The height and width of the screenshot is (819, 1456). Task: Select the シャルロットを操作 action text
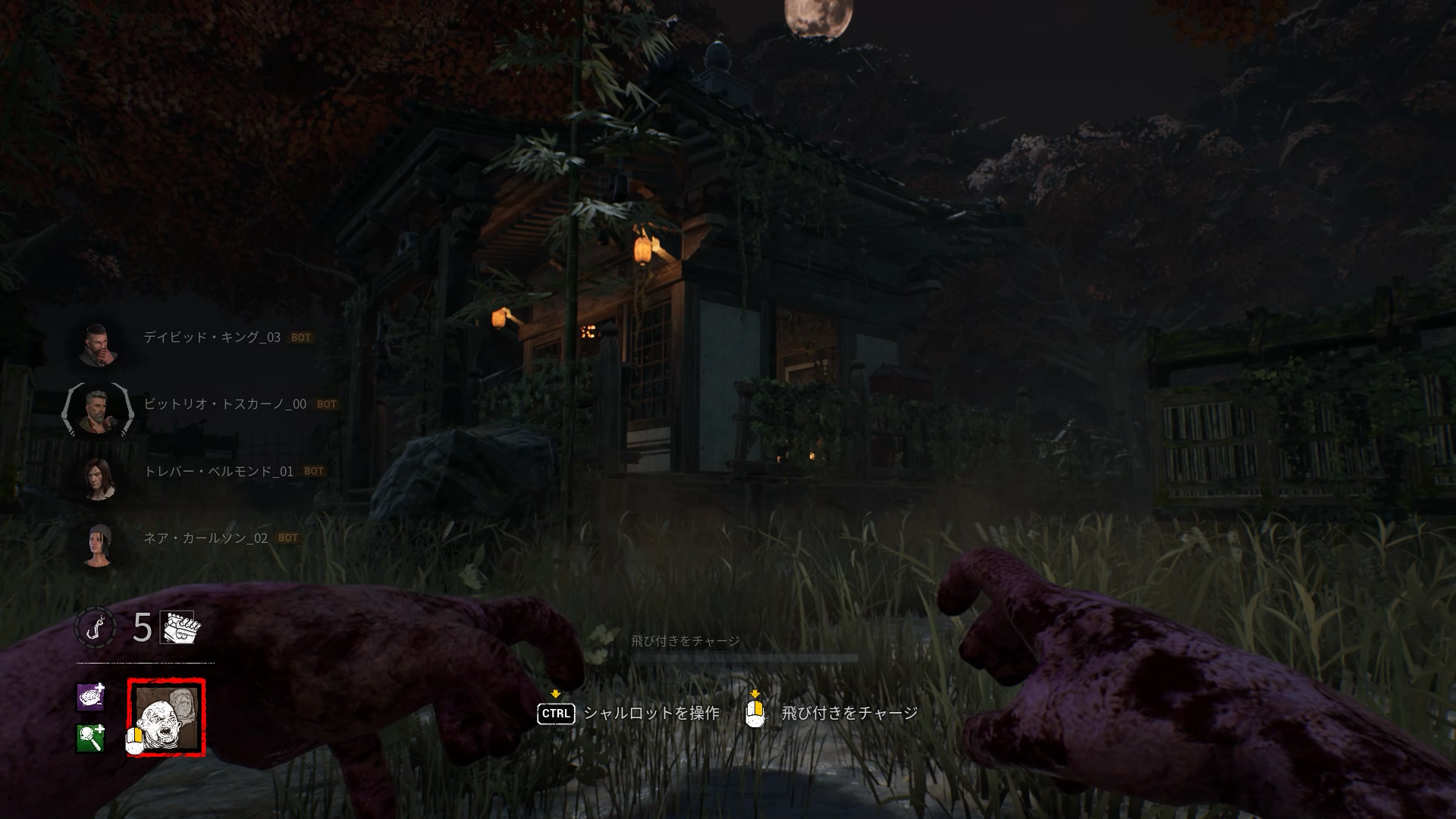click(649, 714)
